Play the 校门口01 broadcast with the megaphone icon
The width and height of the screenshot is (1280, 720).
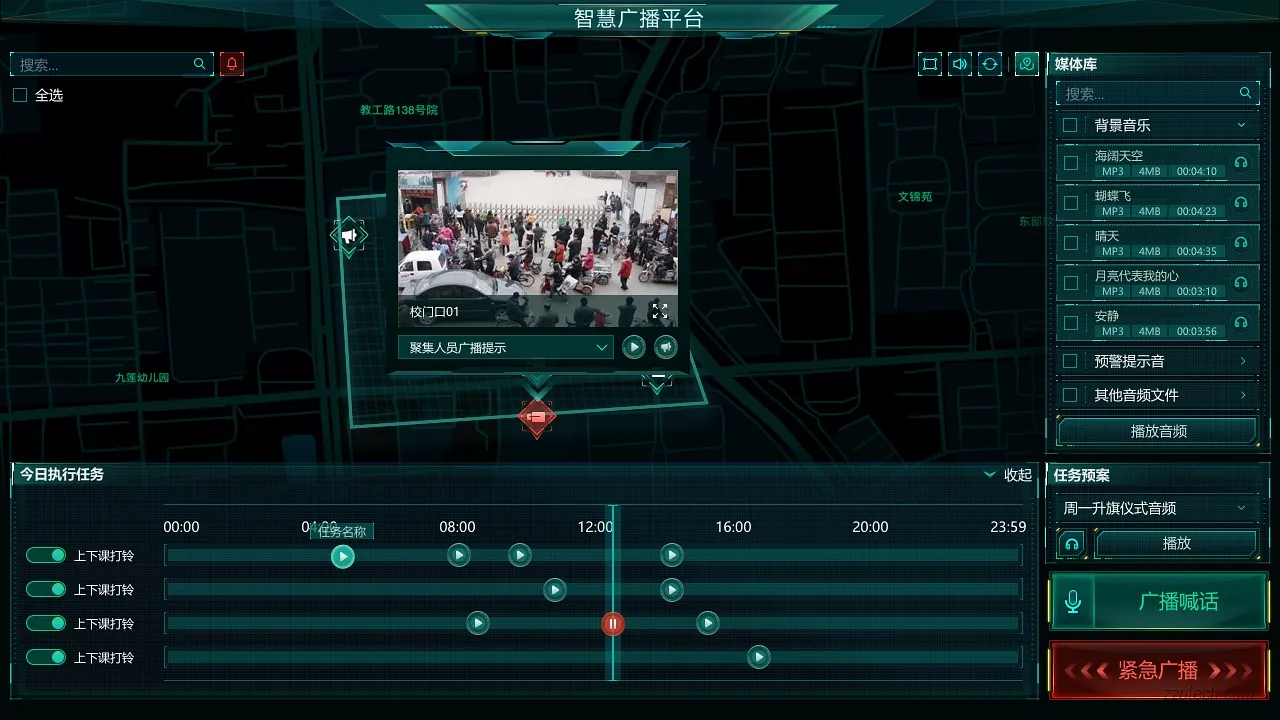665,347
